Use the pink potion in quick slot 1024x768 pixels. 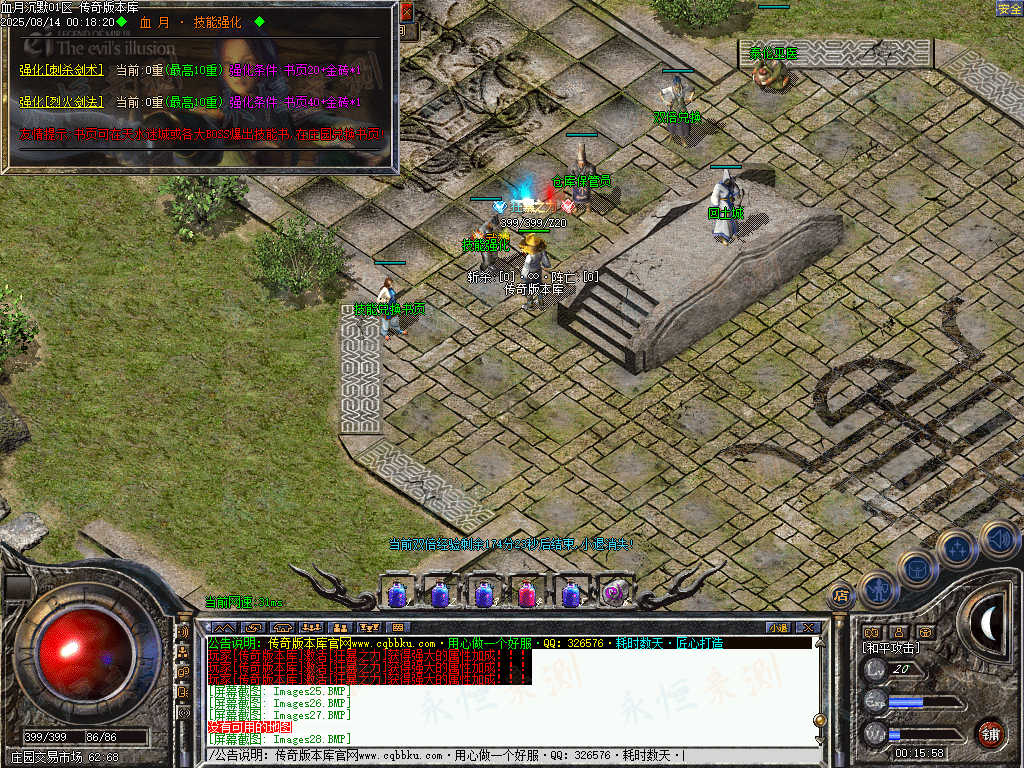(526, 593)
